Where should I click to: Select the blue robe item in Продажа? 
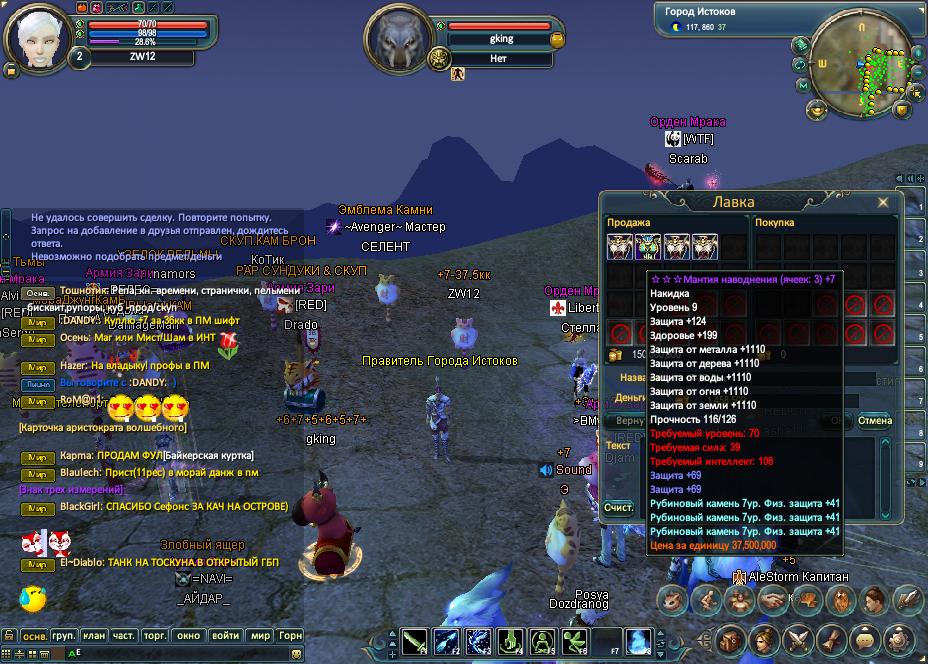pyautogui.click(x=648, y=247)
